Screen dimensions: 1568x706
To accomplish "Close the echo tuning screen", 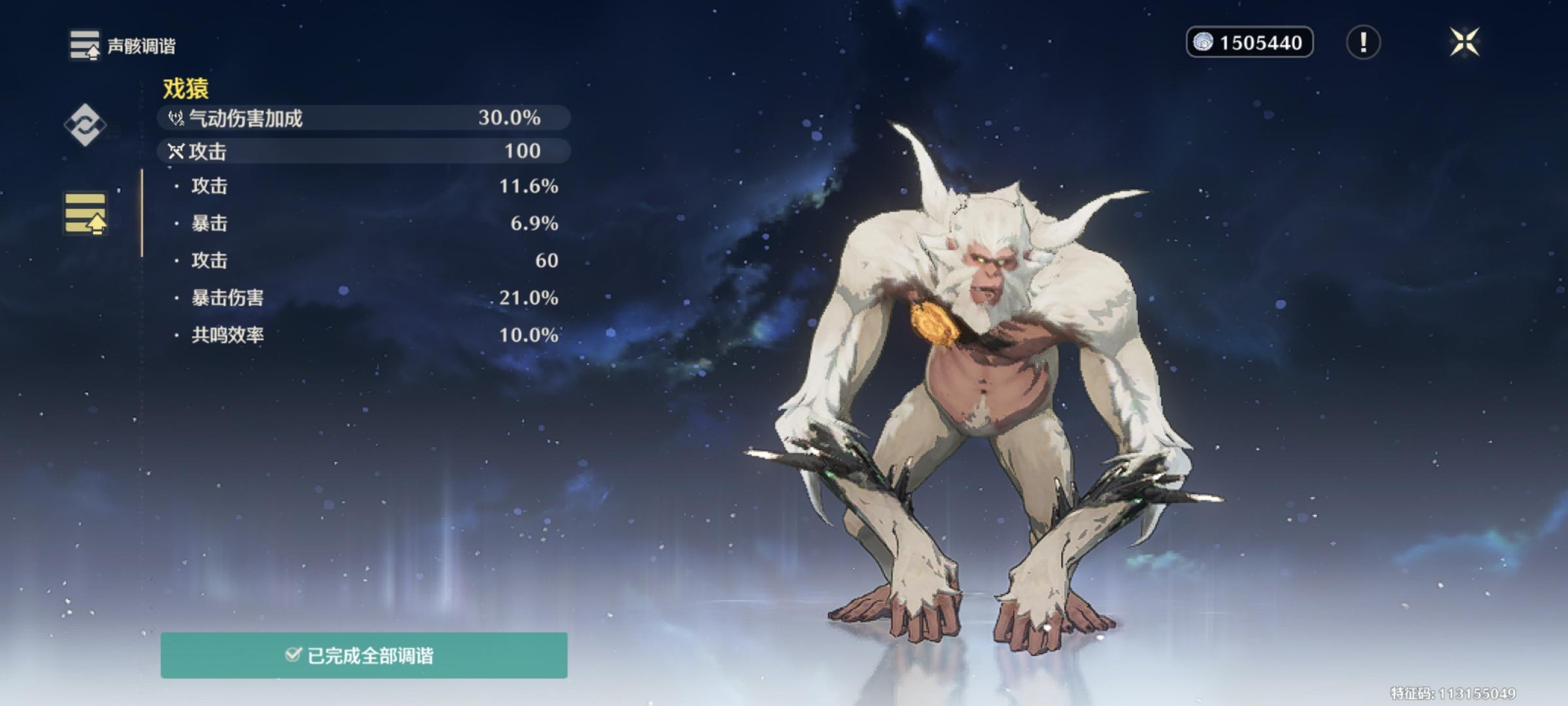I will [x=1464, y=42].
